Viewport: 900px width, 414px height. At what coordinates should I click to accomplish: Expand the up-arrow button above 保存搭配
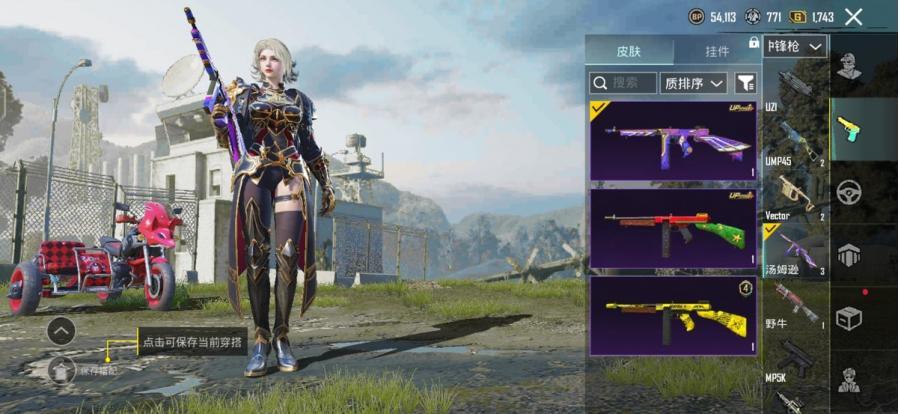point(61,330)
